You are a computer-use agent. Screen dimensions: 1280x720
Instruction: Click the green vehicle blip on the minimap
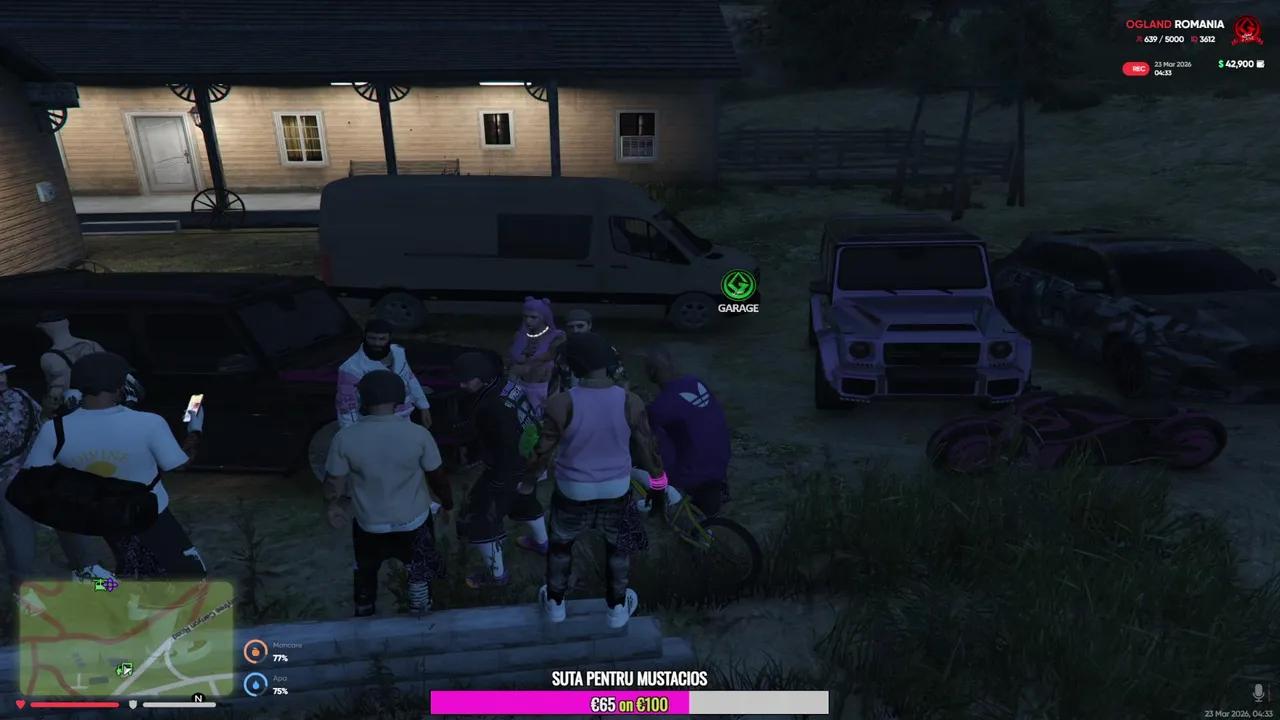pos(123,670)
